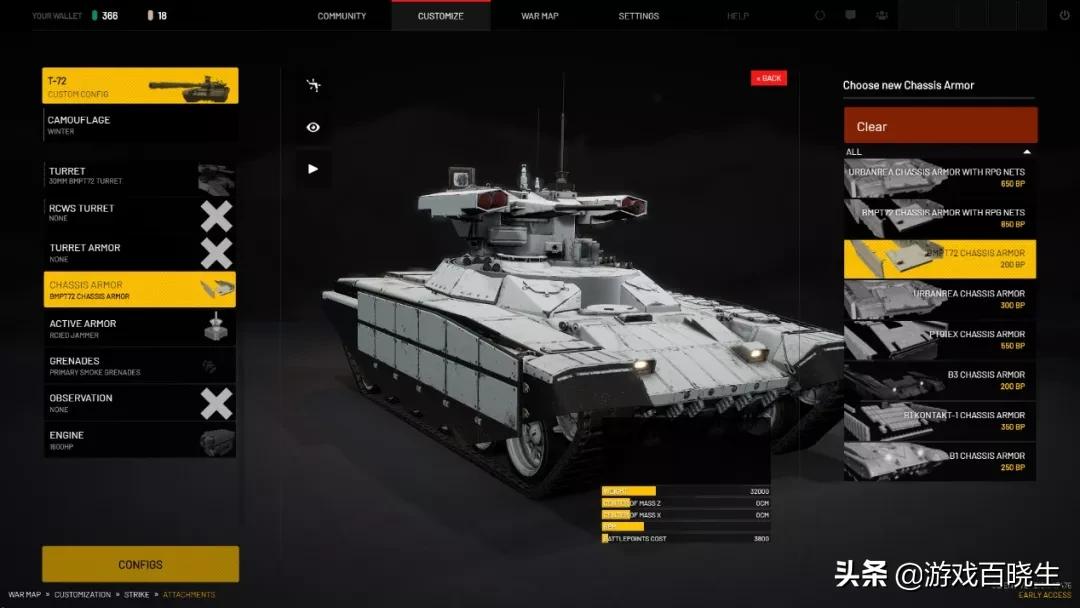The image size is (1080, 608).
Task: Switch to the War Map tab
Action: point(540,16)
